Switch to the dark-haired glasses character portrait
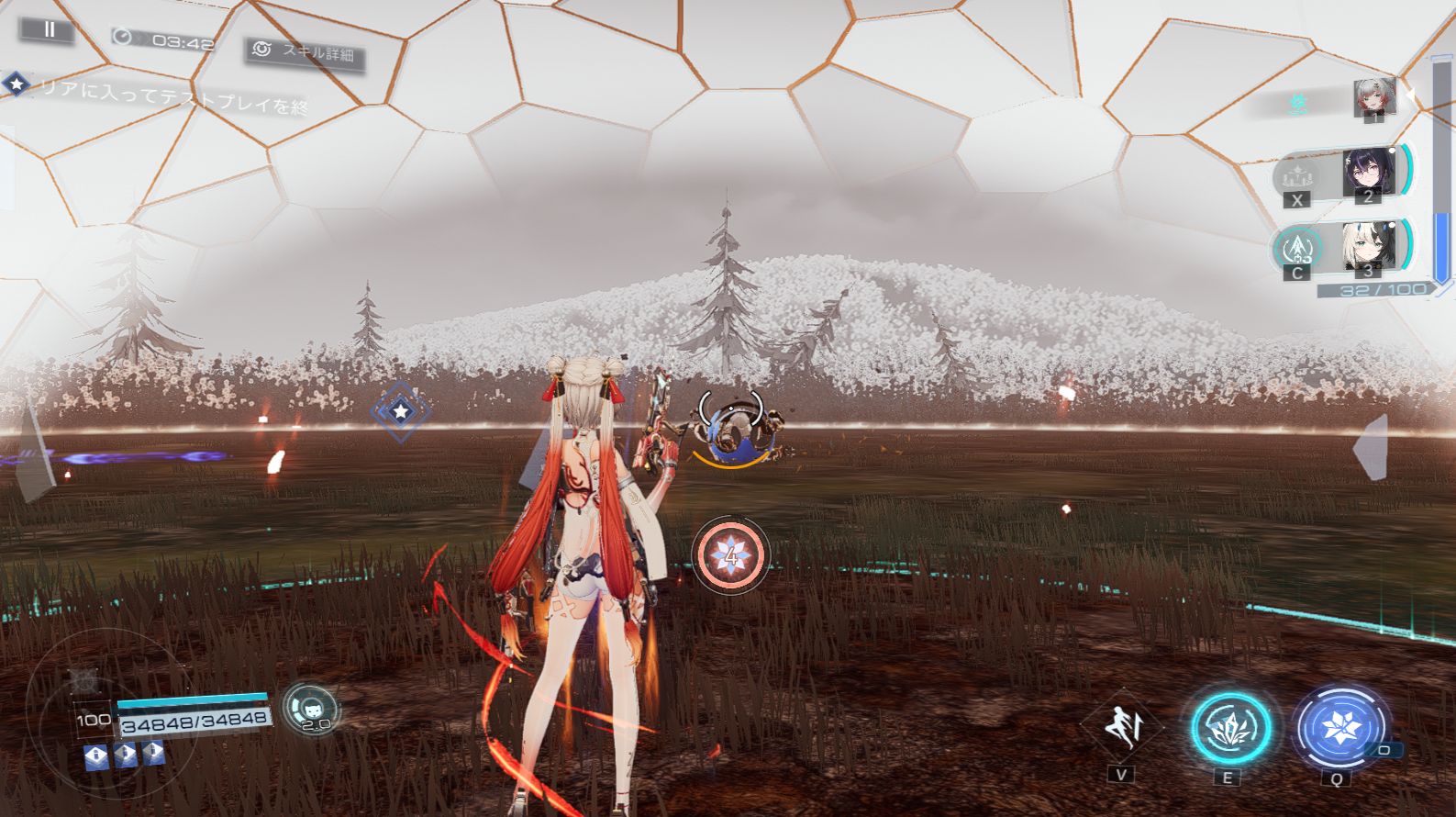 click(1368, 172)
